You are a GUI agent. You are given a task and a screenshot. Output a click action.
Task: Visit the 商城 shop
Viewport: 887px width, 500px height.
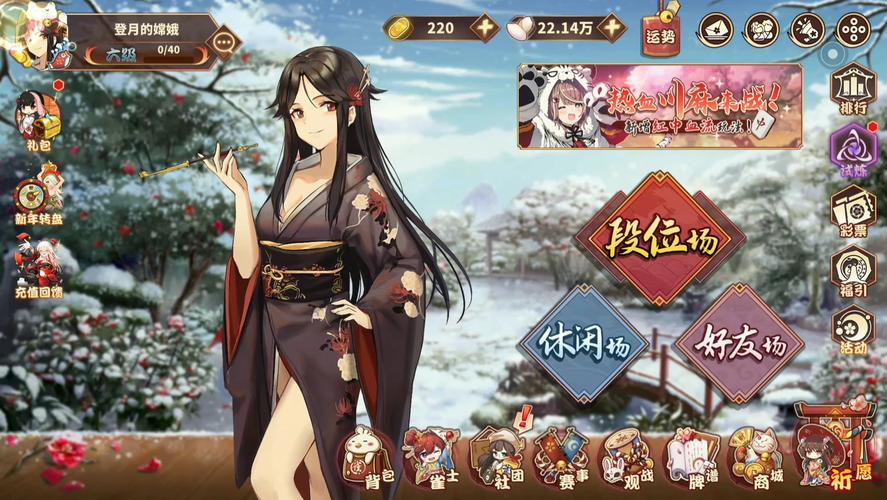click(756, 461)
